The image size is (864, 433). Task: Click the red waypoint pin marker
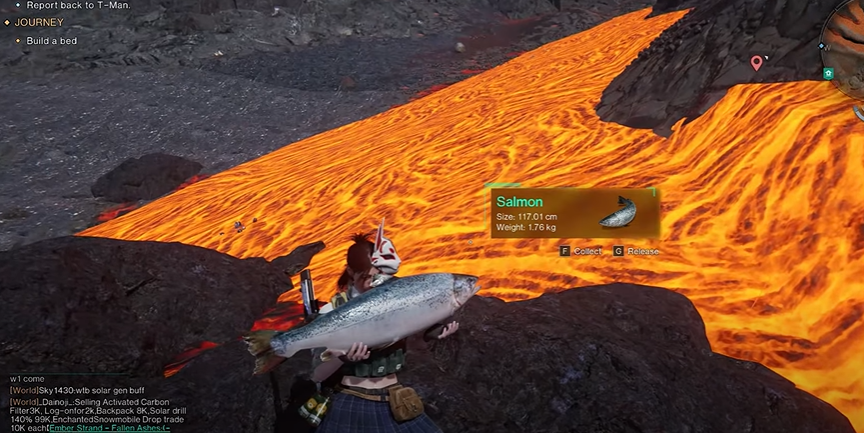tap(756, 64)
